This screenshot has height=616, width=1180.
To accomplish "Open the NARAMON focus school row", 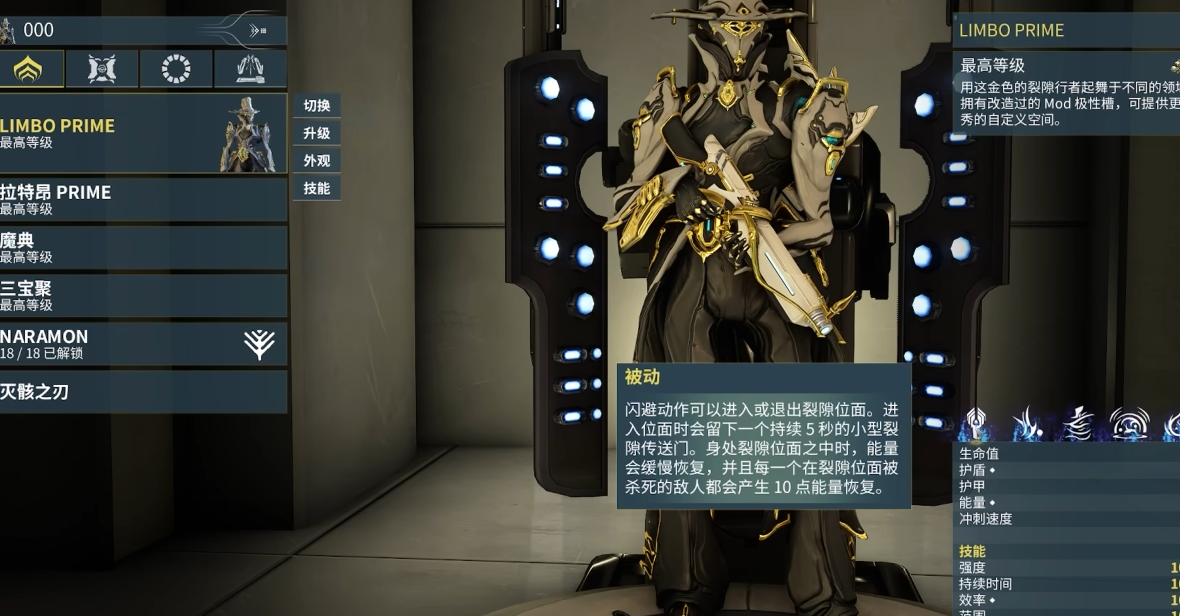I will click(x=140, y=343).
